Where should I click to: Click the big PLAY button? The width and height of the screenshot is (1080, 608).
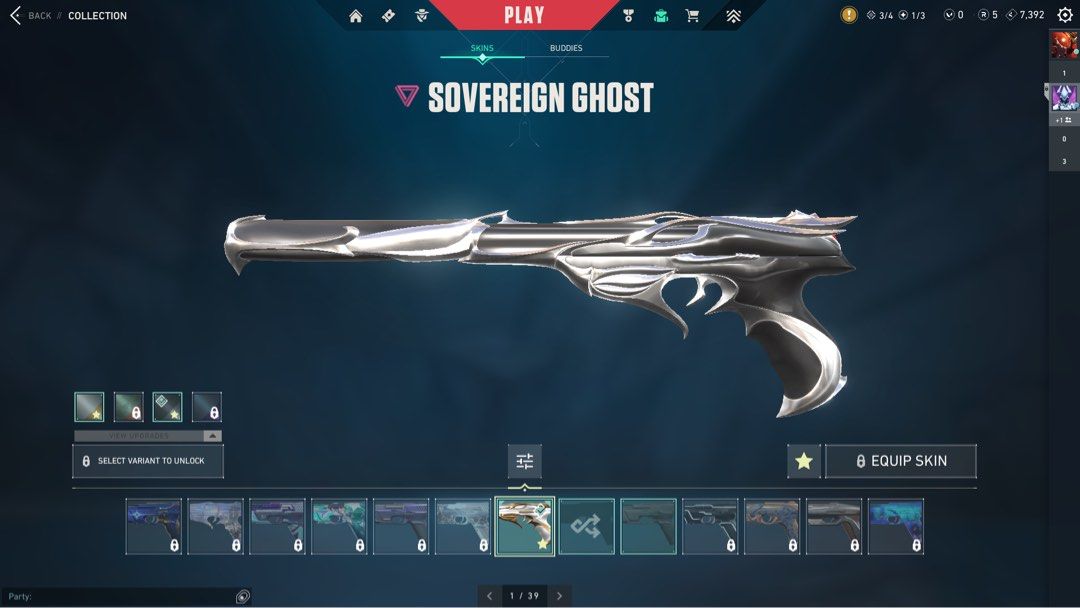point(524,15)
